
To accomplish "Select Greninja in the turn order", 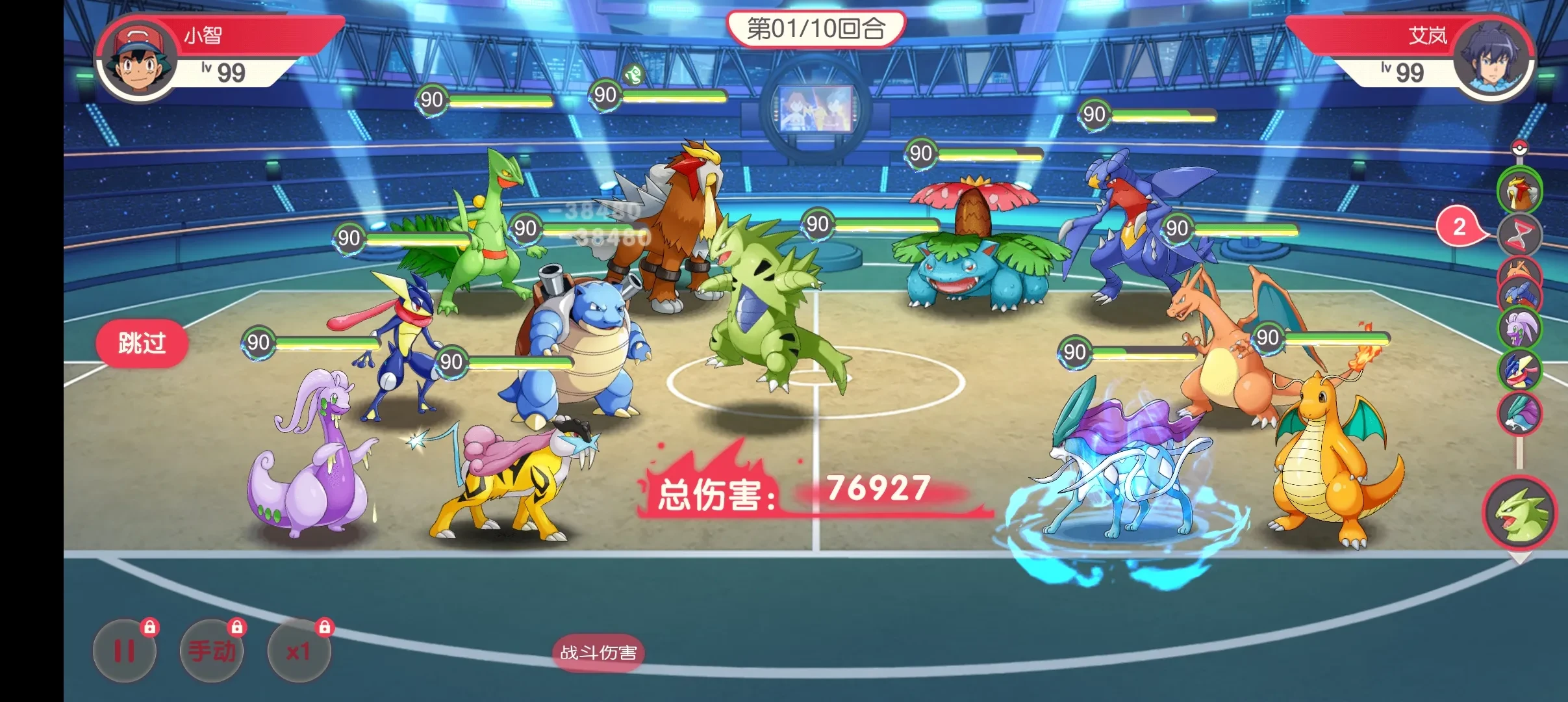I will click(x=1520, y=370).
